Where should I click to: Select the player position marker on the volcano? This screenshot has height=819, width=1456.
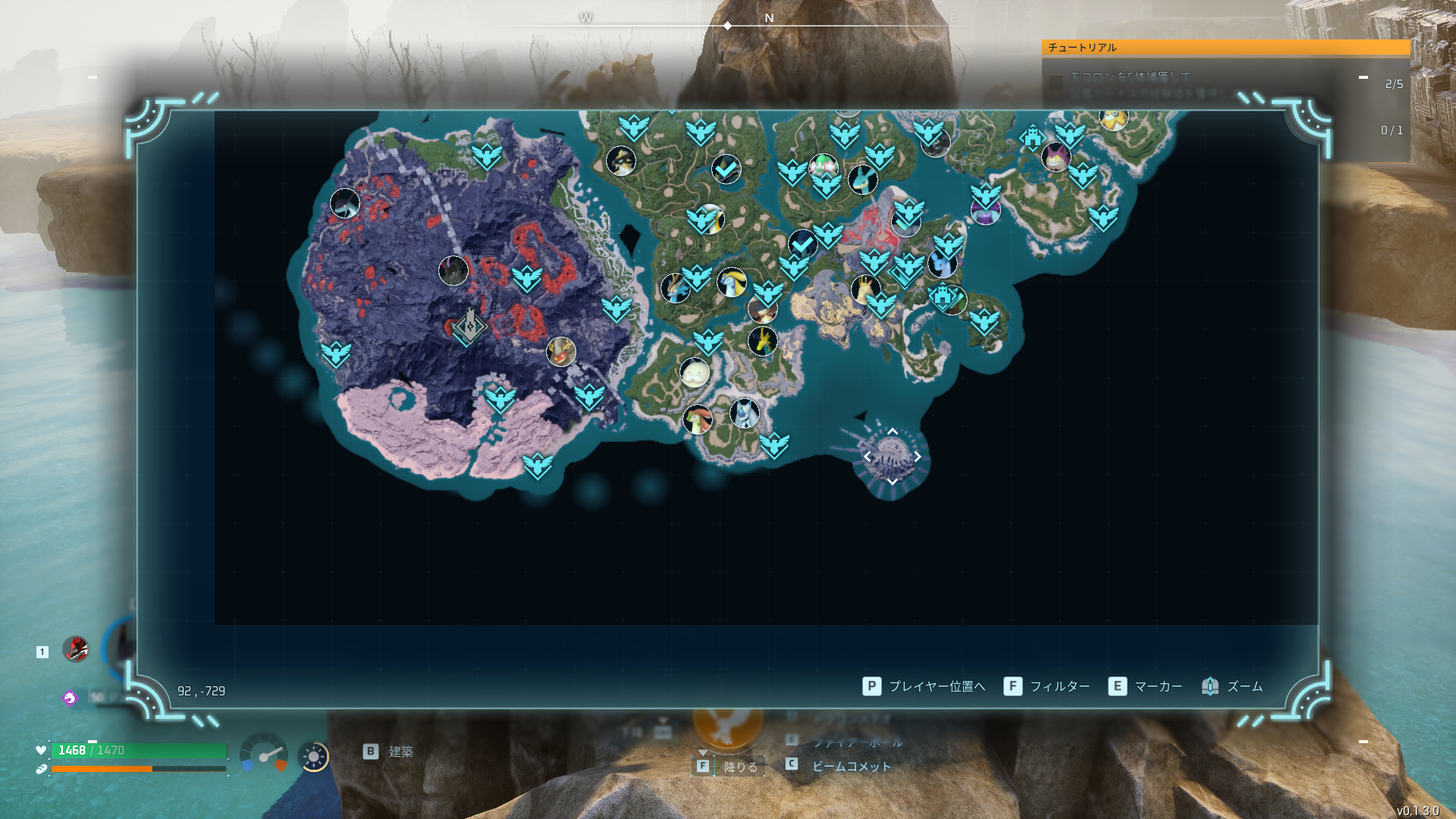[x=469, y=326]
